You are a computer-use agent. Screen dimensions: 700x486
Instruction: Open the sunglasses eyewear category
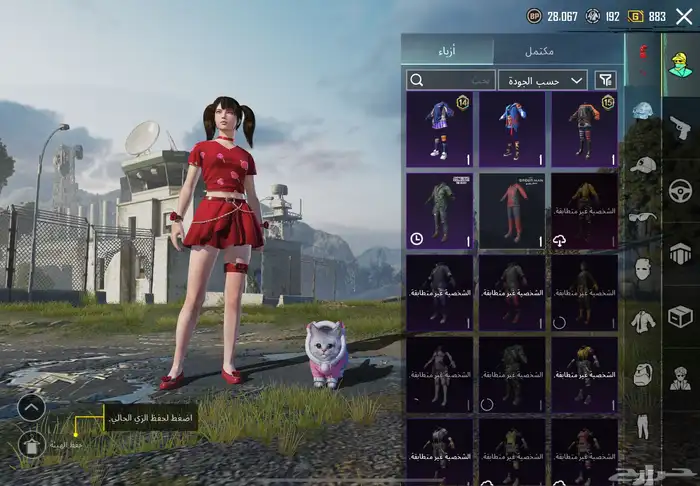coord(642,216)
